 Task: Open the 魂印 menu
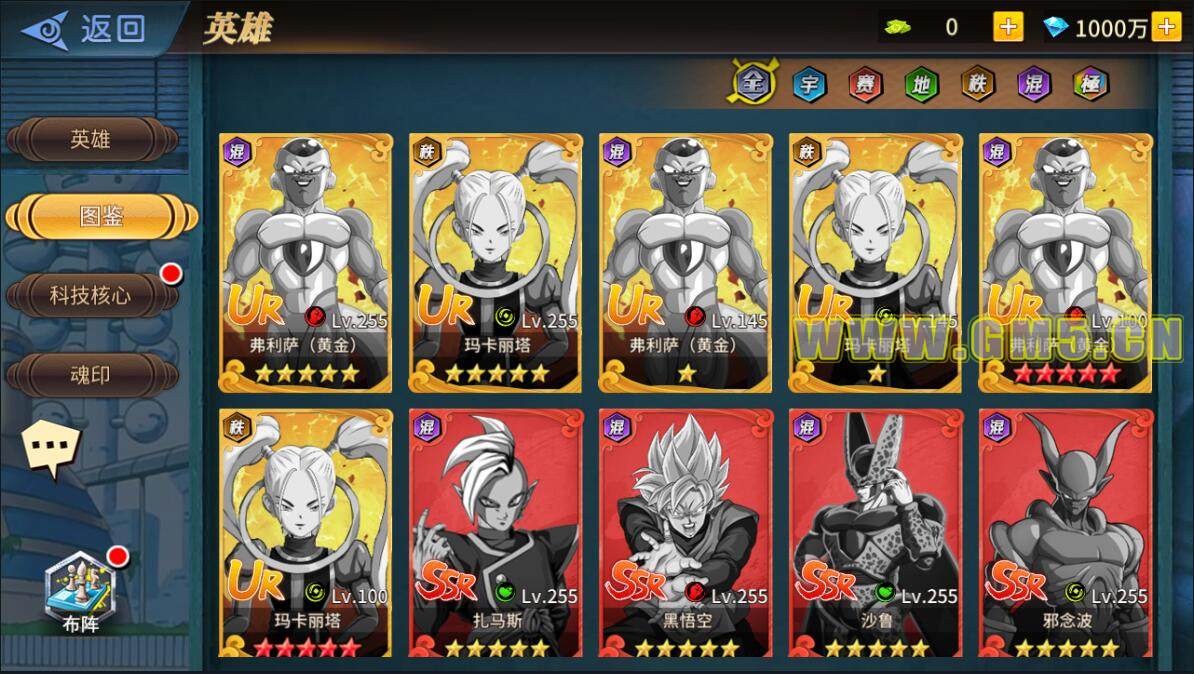(91, 375)
